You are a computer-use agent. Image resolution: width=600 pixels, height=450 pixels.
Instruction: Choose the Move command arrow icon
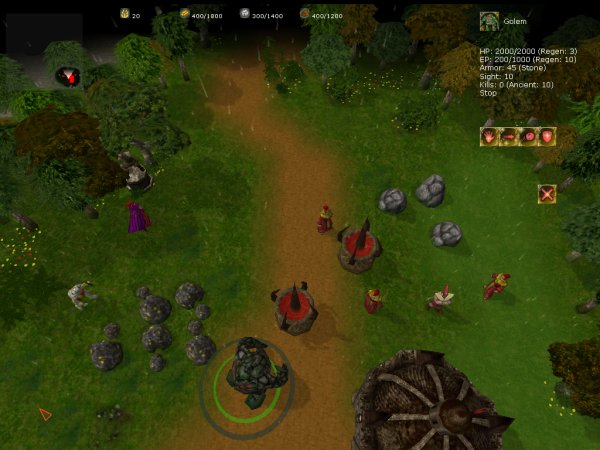(508, 136)
